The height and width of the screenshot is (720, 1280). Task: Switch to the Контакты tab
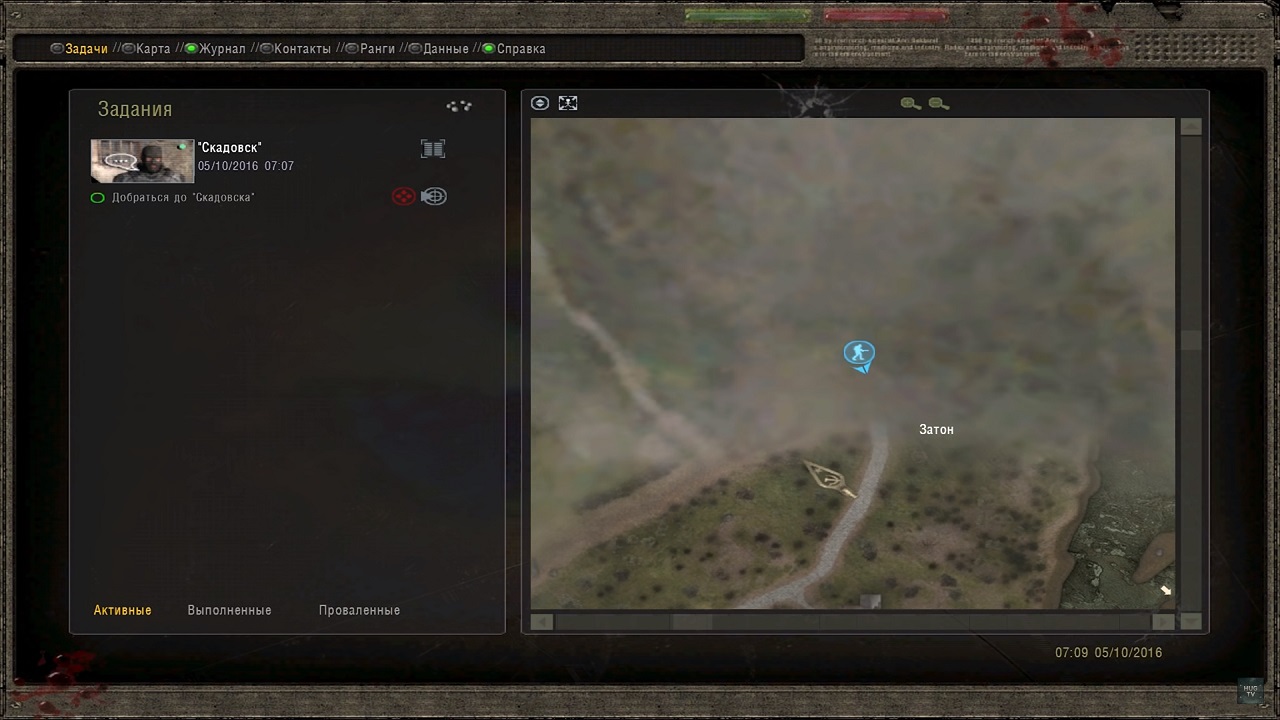302,49
